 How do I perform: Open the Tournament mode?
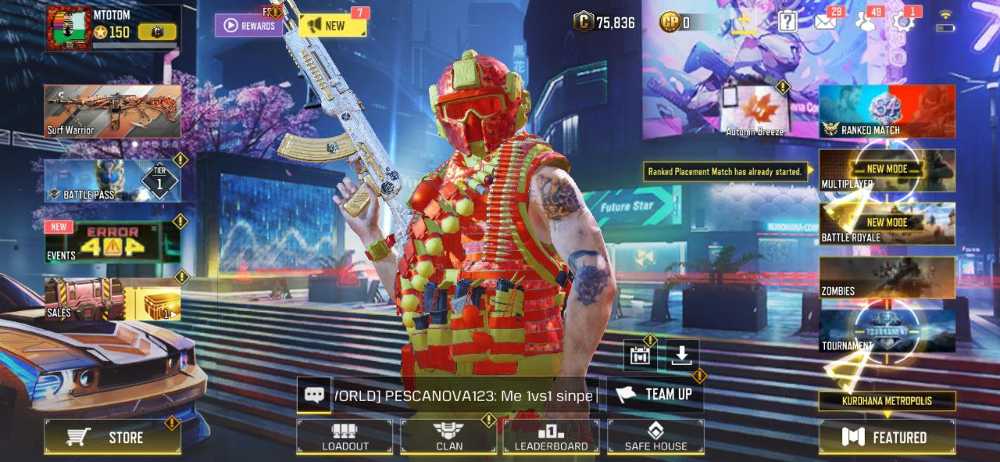pos(887,331)
